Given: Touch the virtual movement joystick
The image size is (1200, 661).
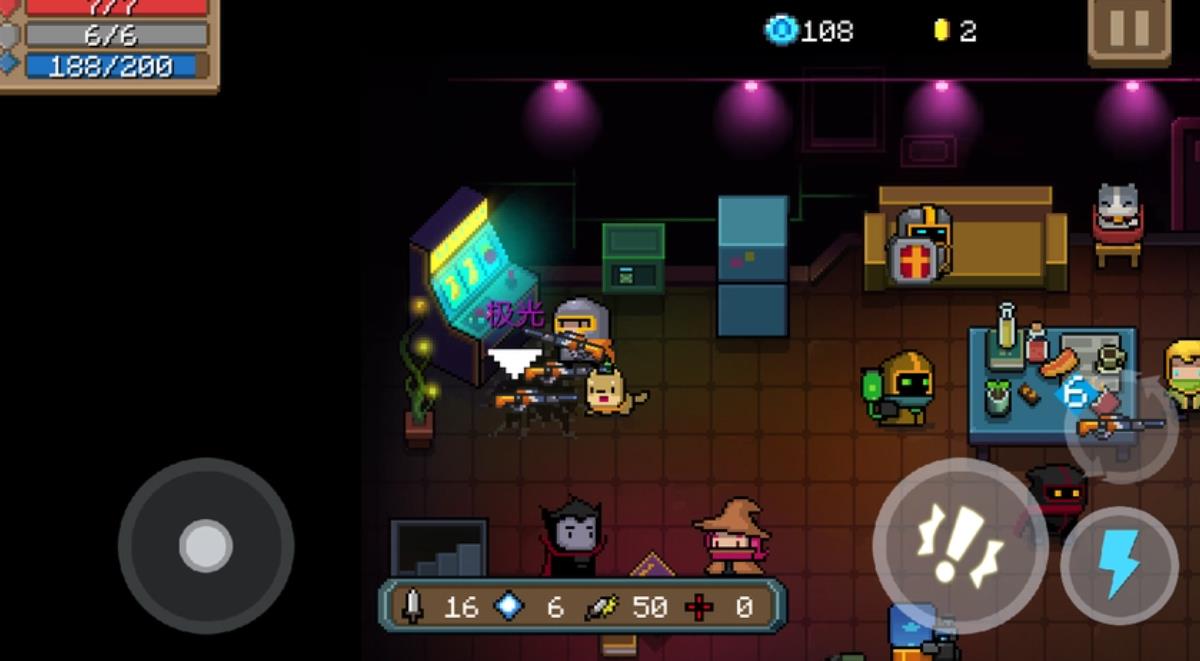Looking at the screenshot, I should (206, 546).
